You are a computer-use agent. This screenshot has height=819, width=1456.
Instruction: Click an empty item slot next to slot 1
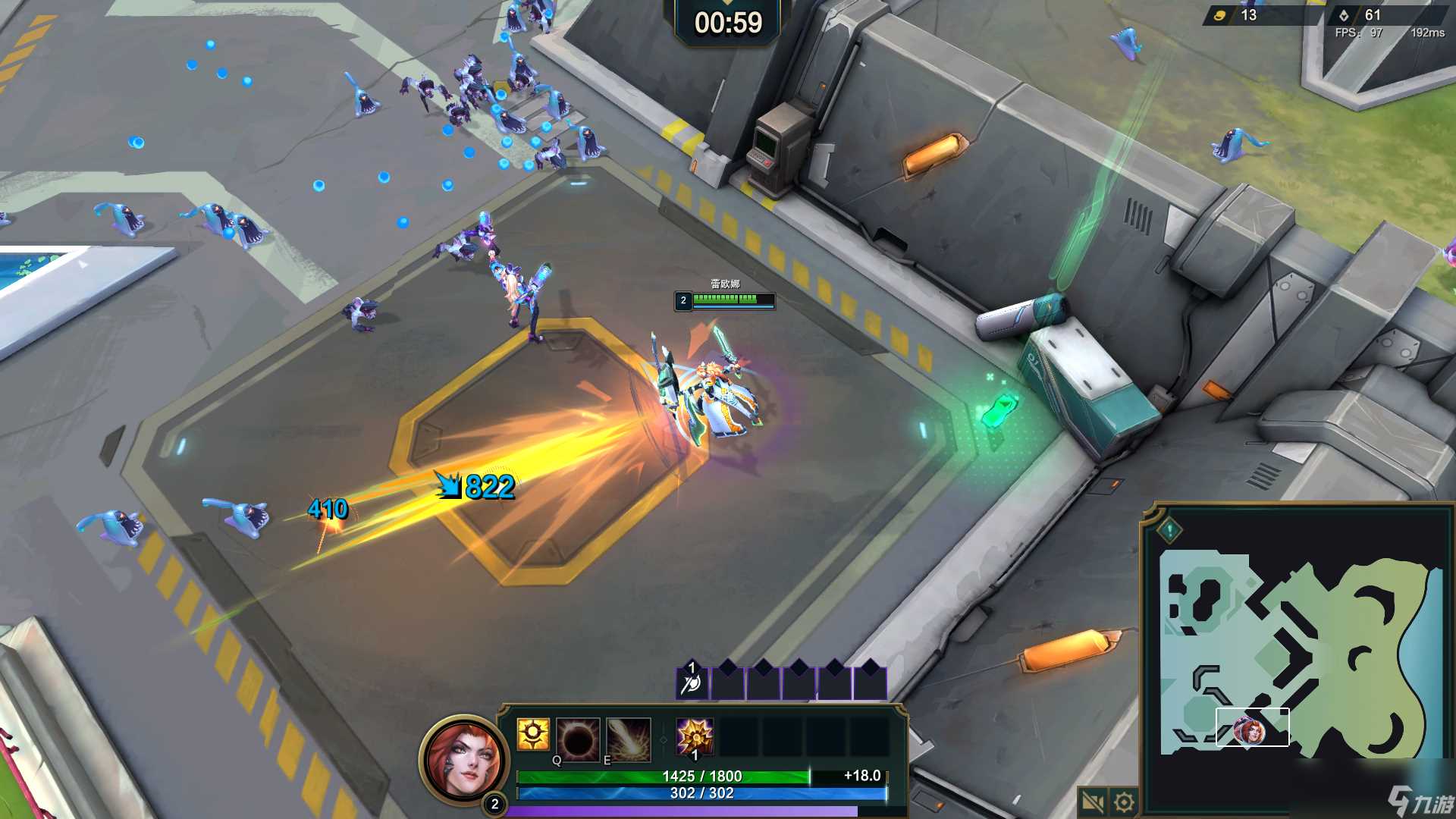pos(739,737)
